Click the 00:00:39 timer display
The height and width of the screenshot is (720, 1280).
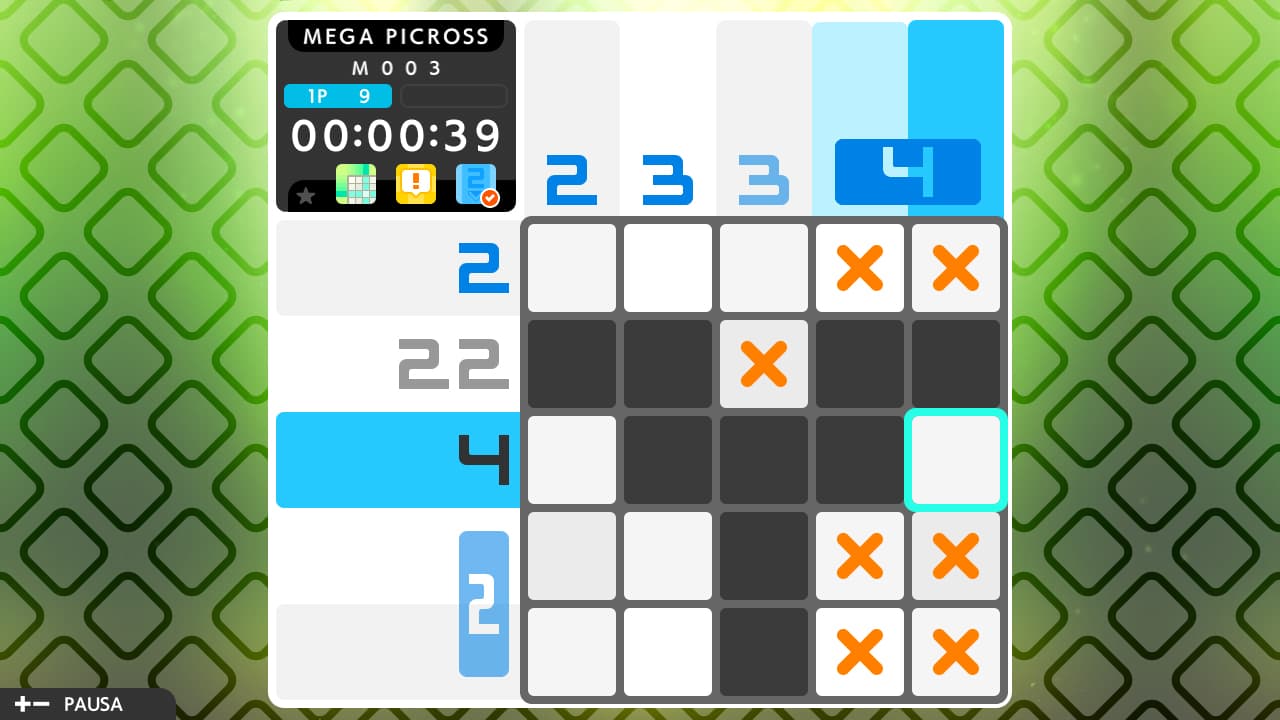395,136
